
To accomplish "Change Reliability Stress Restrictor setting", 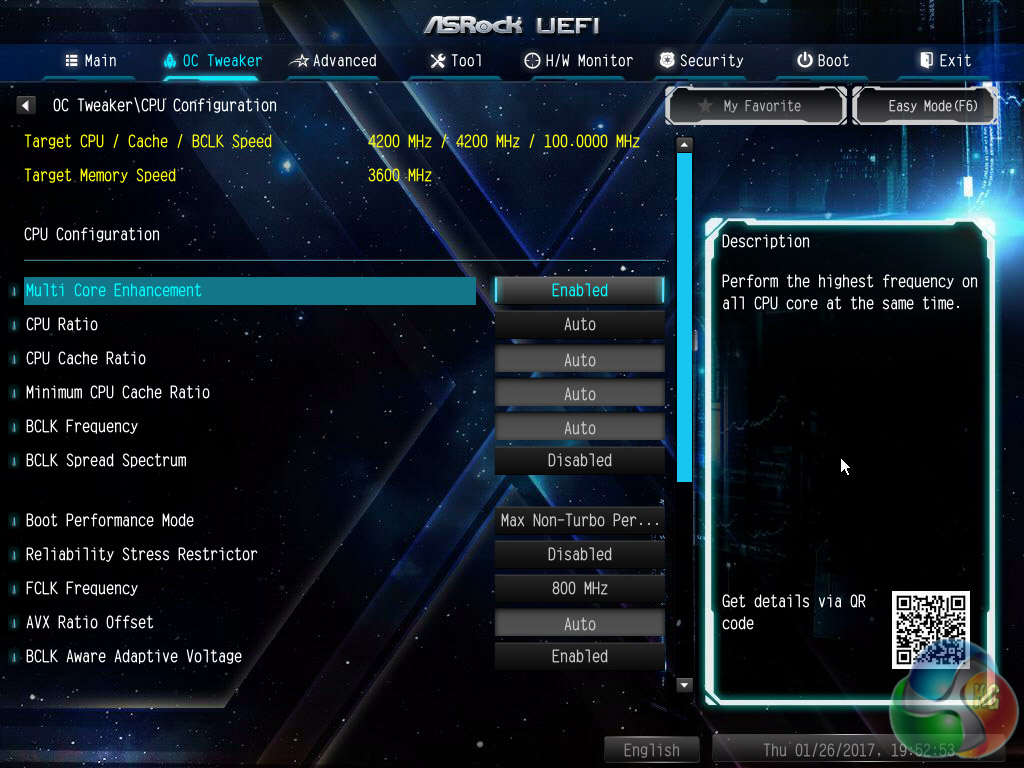I will coord(580,555).
